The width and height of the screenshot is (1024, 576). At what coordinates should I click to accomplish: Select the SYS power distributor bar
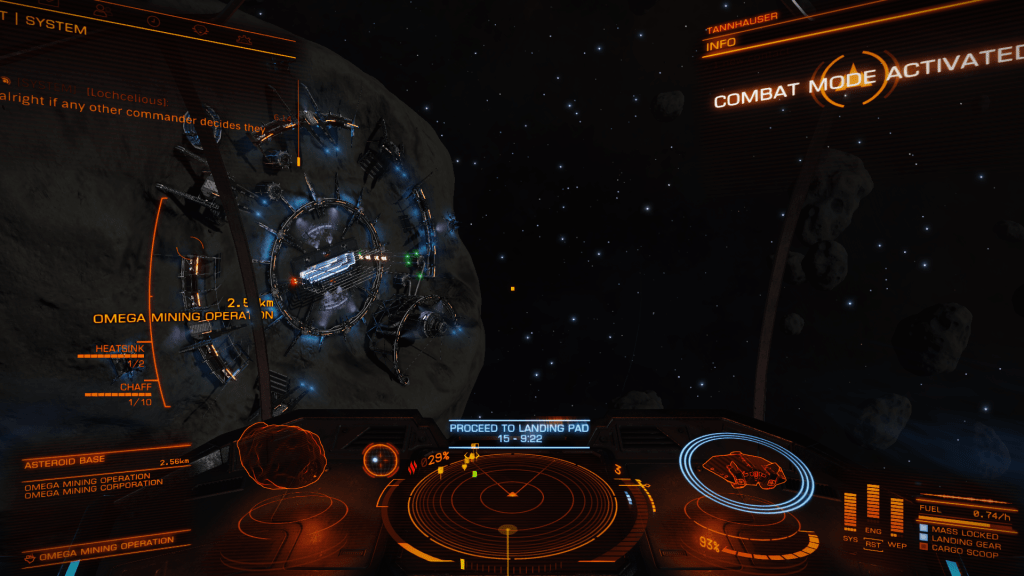point(850,510)
